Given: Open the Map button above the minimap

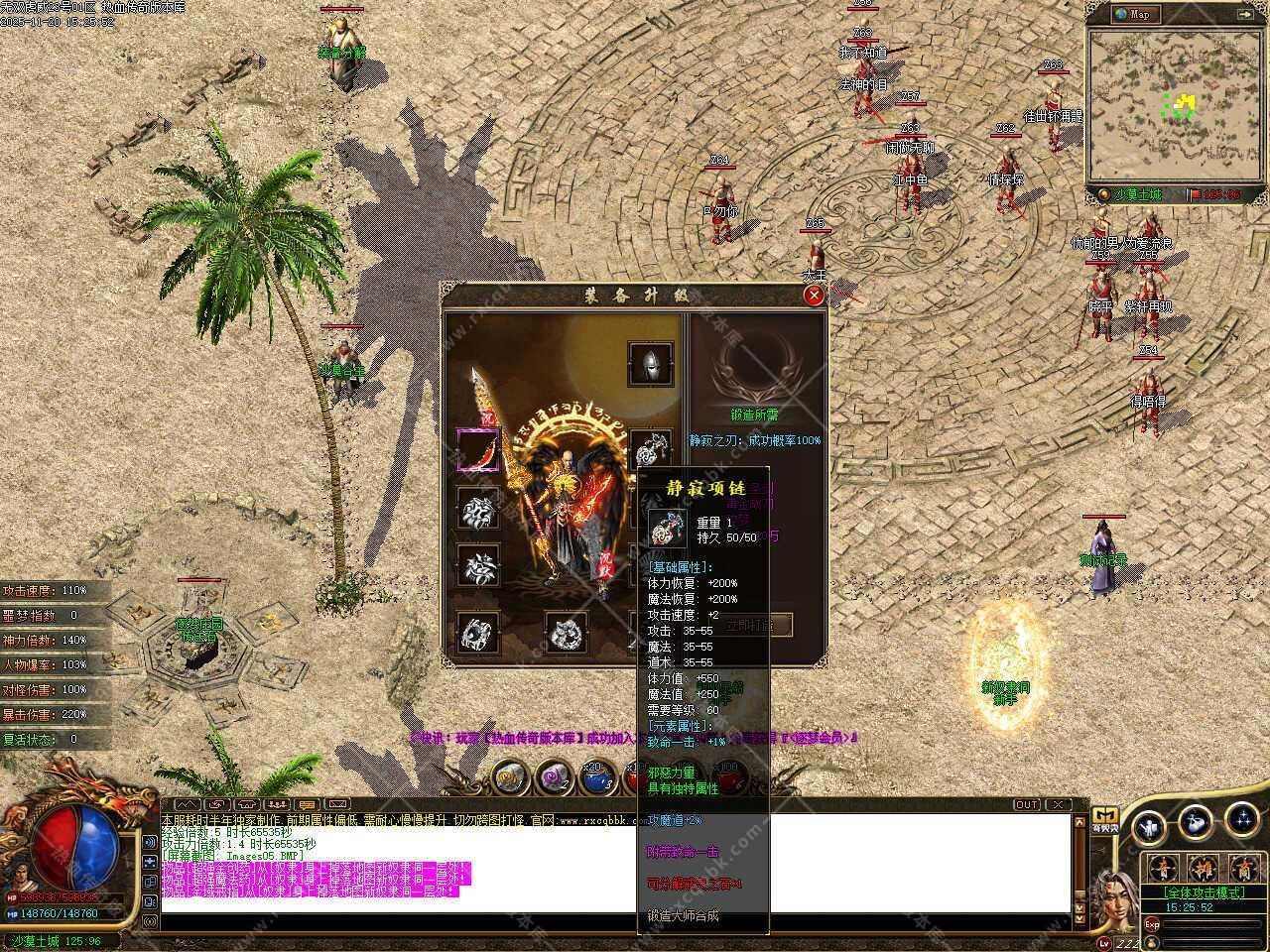Looking at the screenshot, I should point(1133,14).
